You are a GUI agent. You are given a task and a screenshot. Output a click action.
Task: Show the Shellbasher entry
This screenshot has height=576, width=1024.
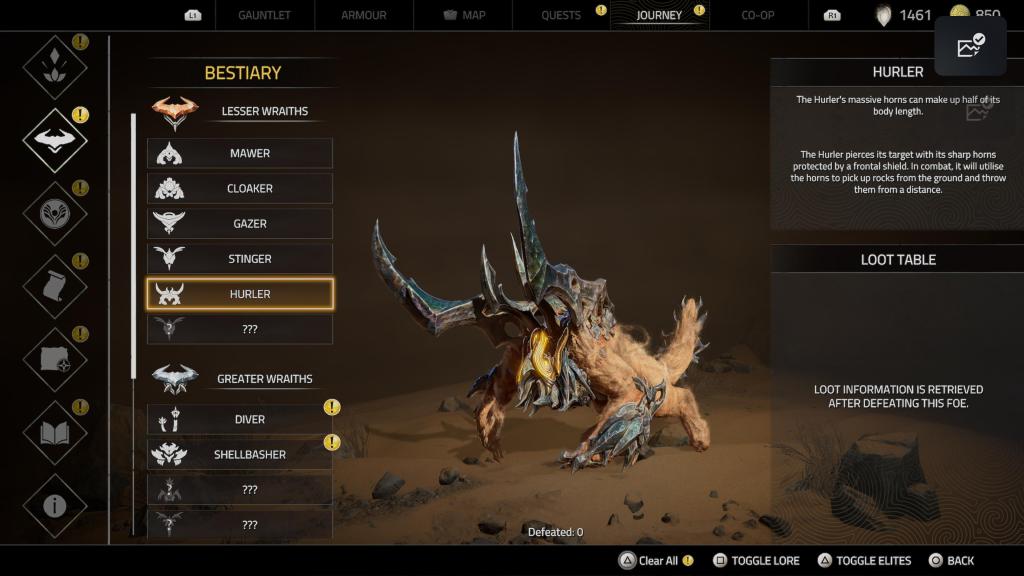(240, 454)
